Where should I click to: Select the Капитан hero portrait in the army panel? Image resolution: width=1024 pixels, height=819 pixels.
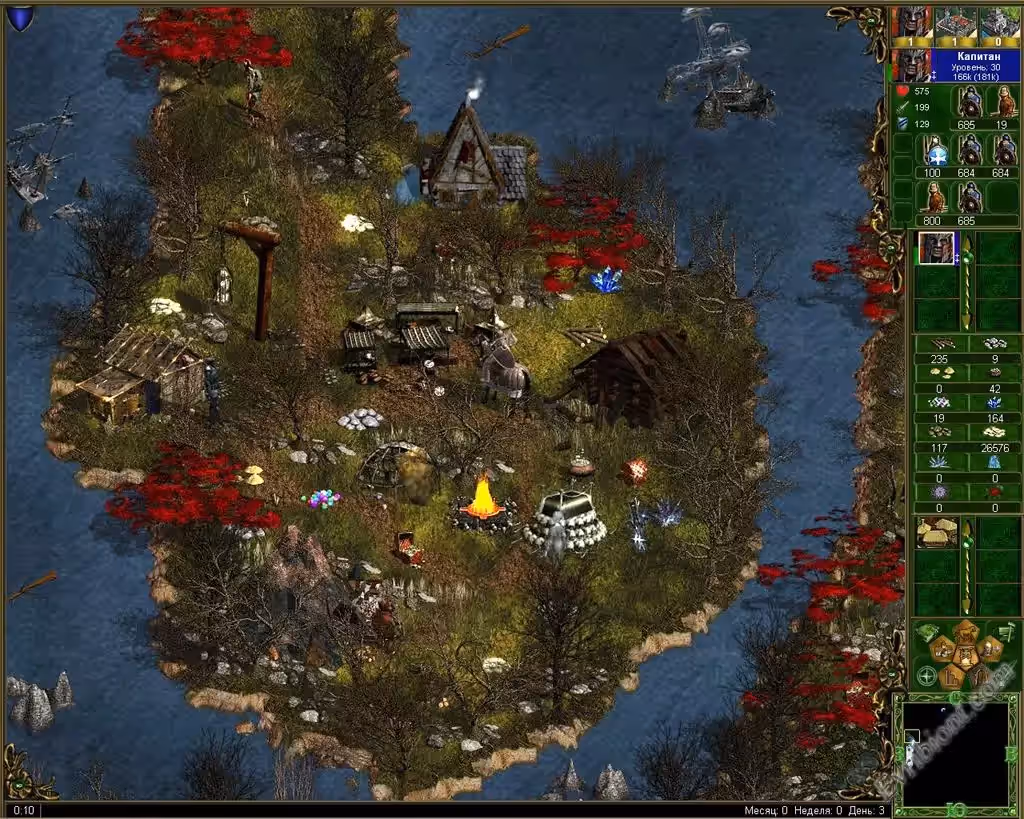(x=911, y=64)
